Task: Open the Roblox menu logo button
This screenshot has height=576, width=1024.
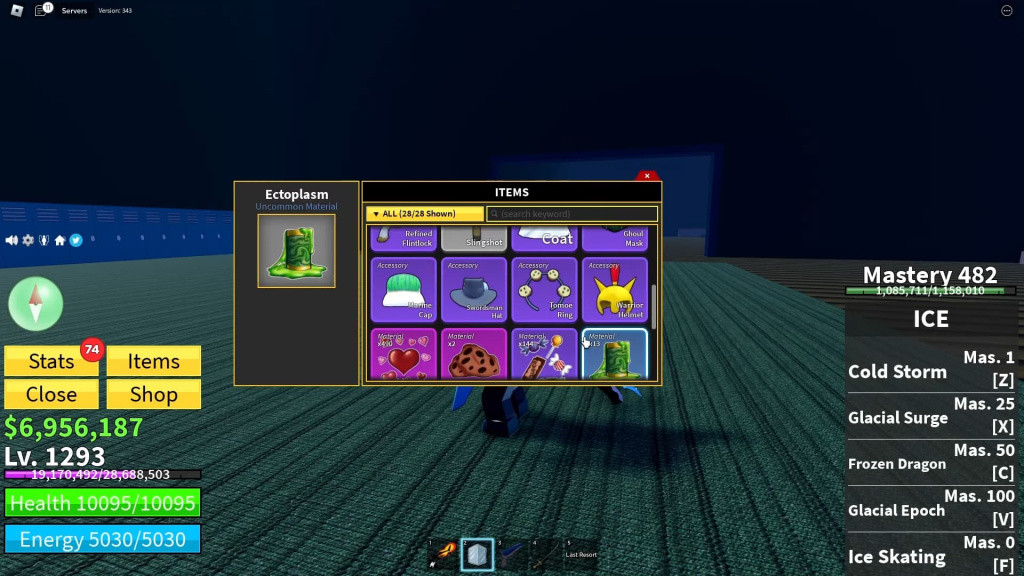Action: pyautogui.click(x=16, y=10)
